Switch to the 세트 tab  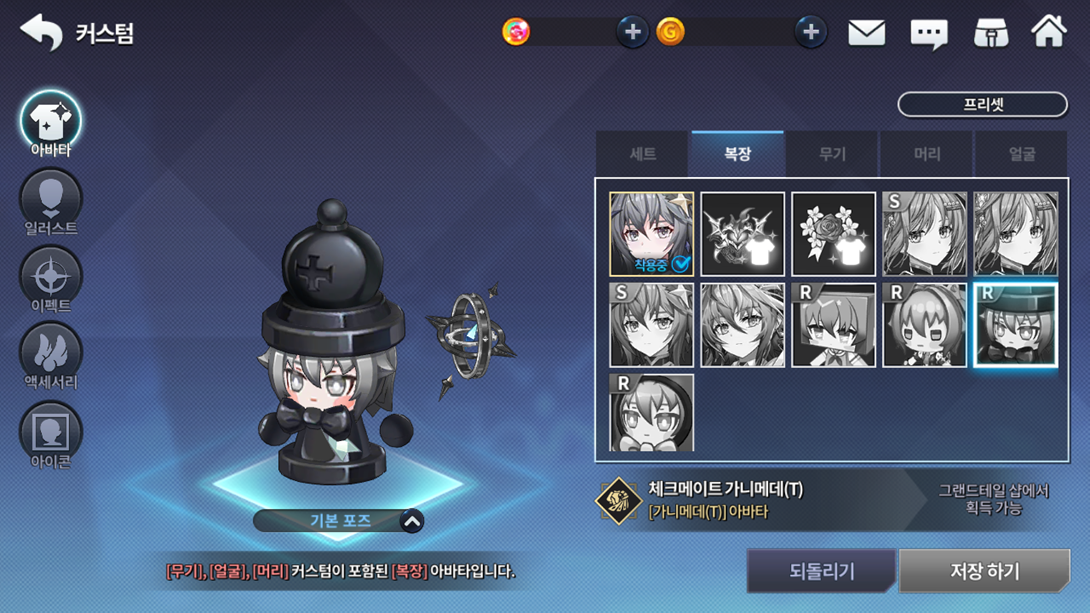point(642,154)
